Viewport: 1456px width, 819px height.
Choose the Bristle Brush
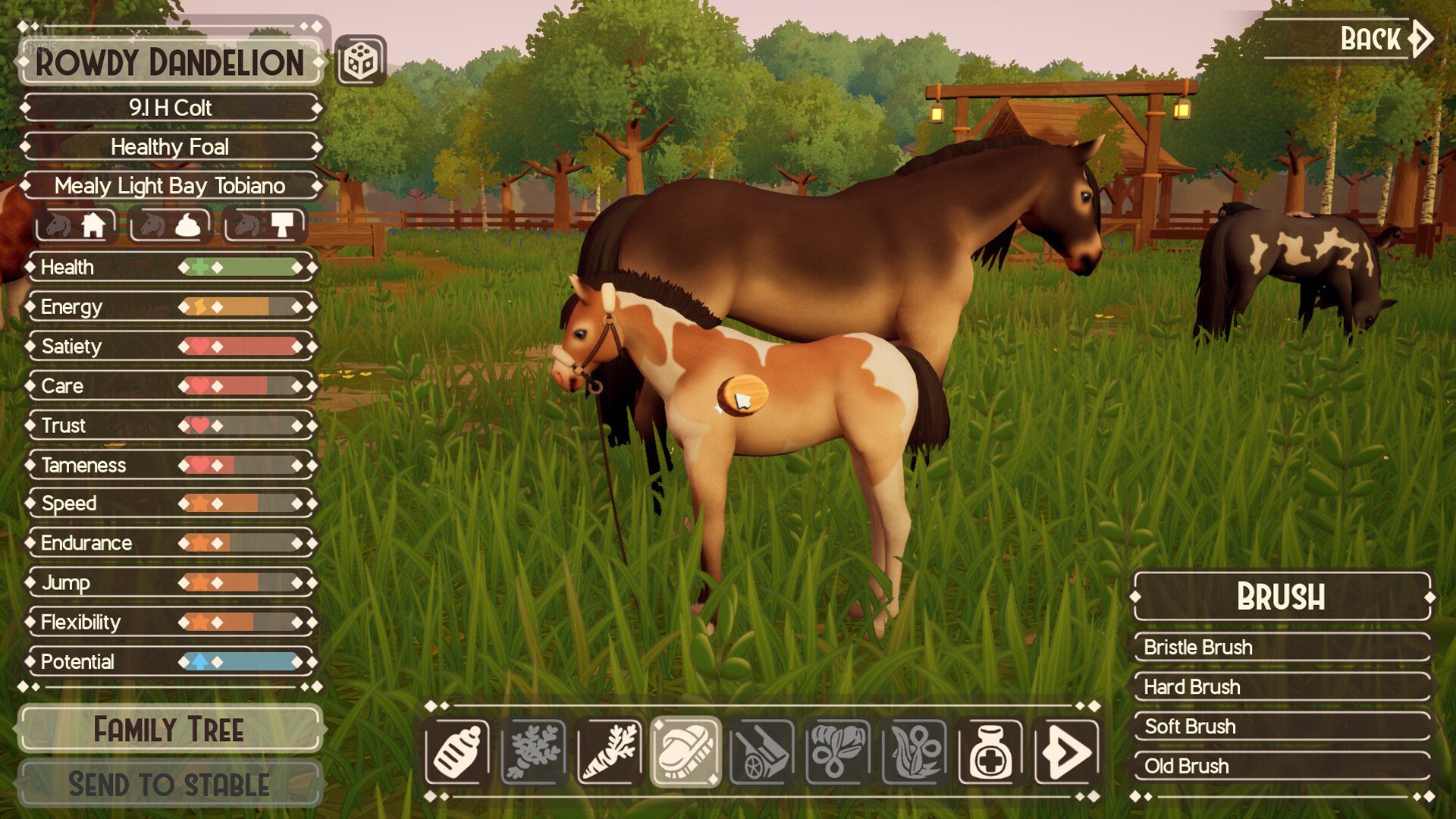pyautogui.click(x=1282, y=647)
